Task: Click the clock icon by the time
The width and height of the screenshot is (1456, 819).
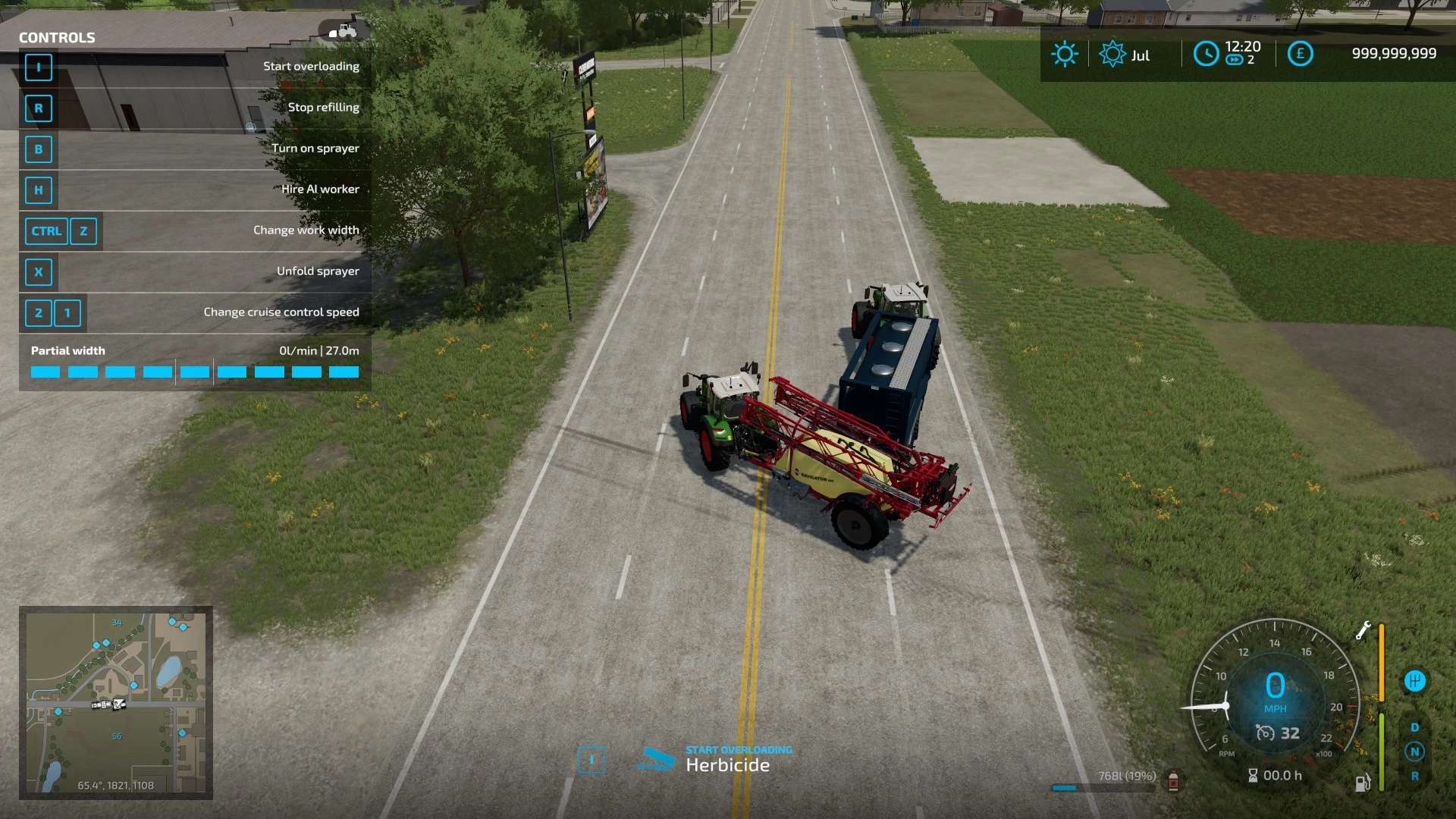Action: [x=1206, y=54]
